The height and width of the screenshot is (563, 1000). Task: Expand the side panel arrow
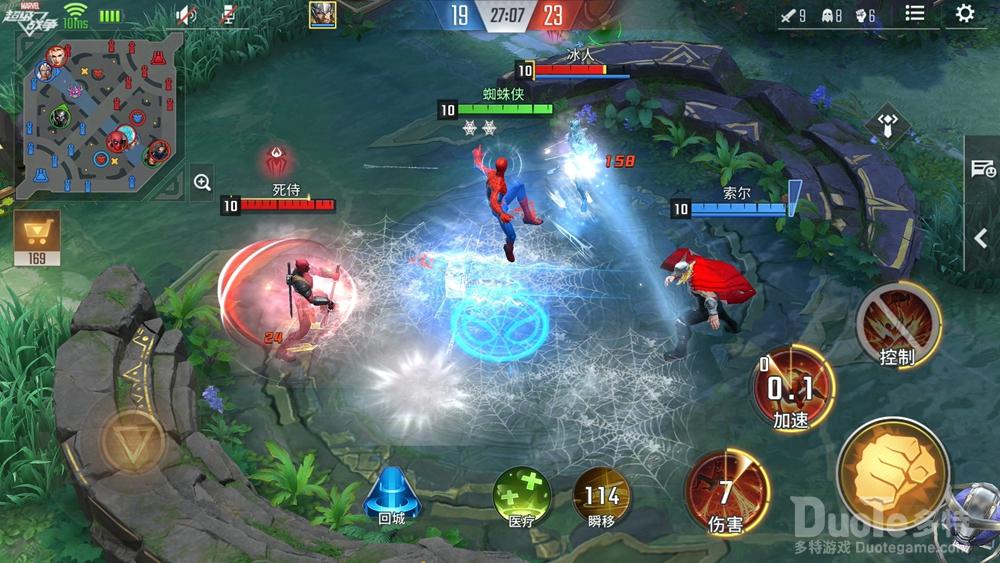(981, 239)
